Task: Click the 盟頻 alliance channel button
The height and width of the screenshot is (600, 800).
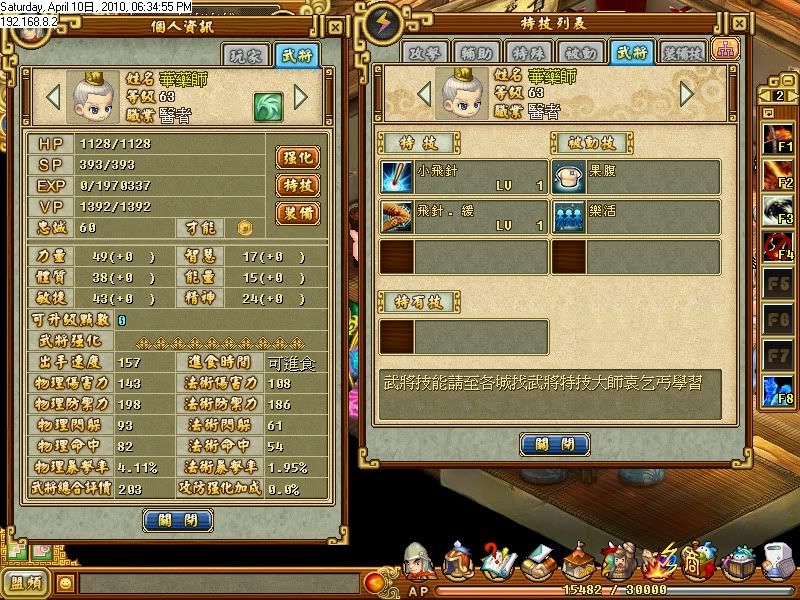Action: (25, 582)
